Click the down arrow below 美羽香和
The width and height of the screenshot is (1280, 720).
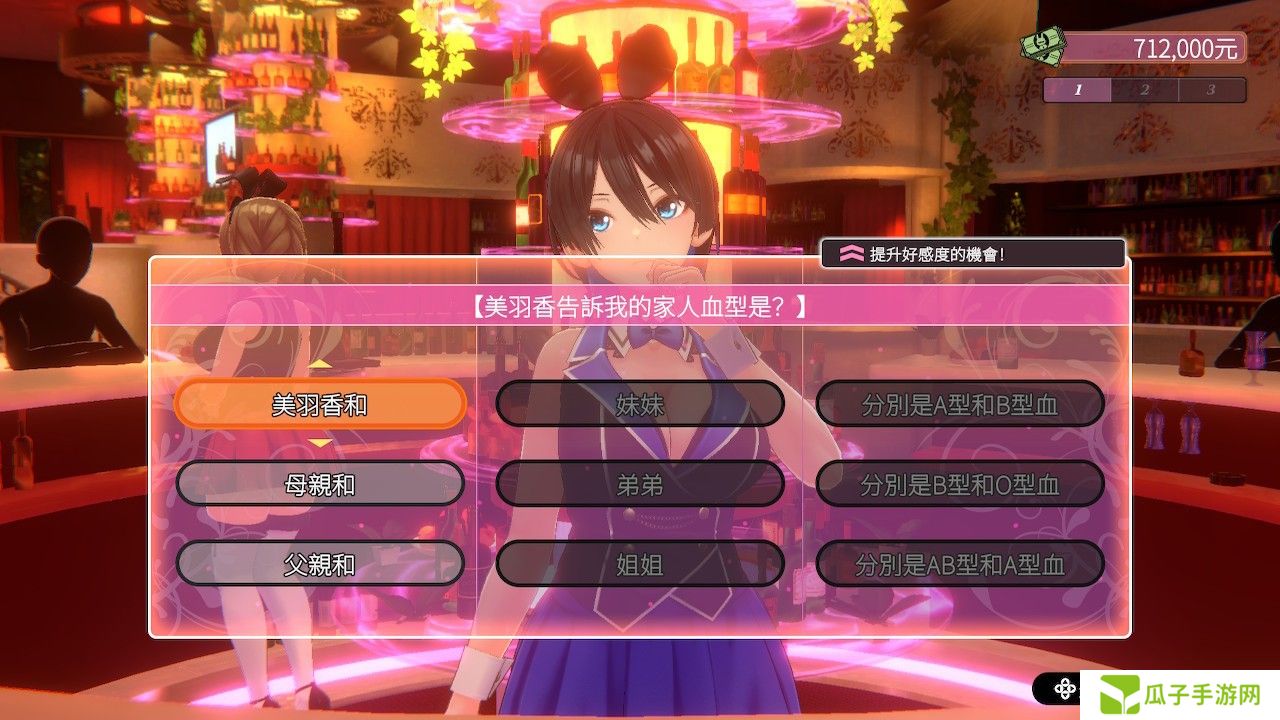(x=320, y=443)
